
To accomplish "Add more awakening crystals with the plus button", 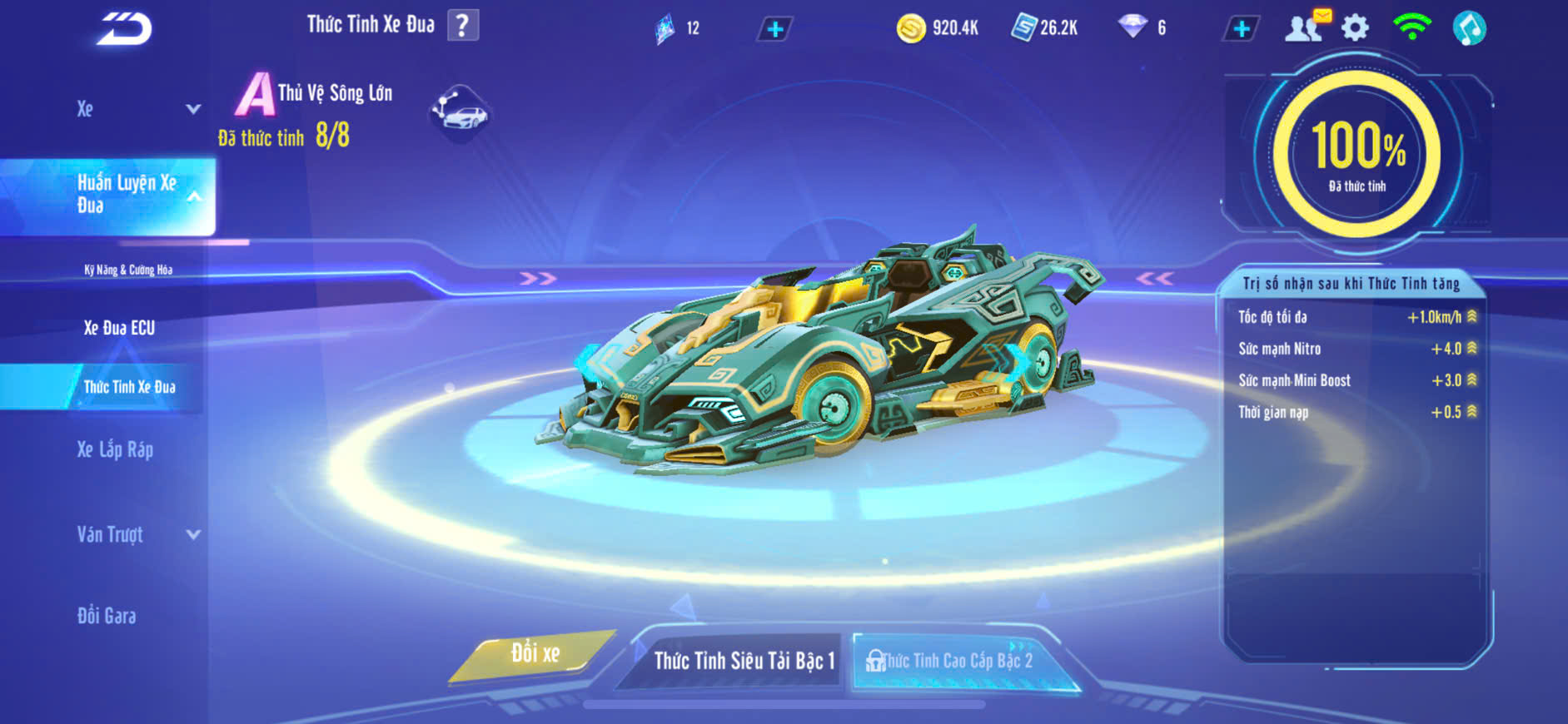I will tap(774, 29).
